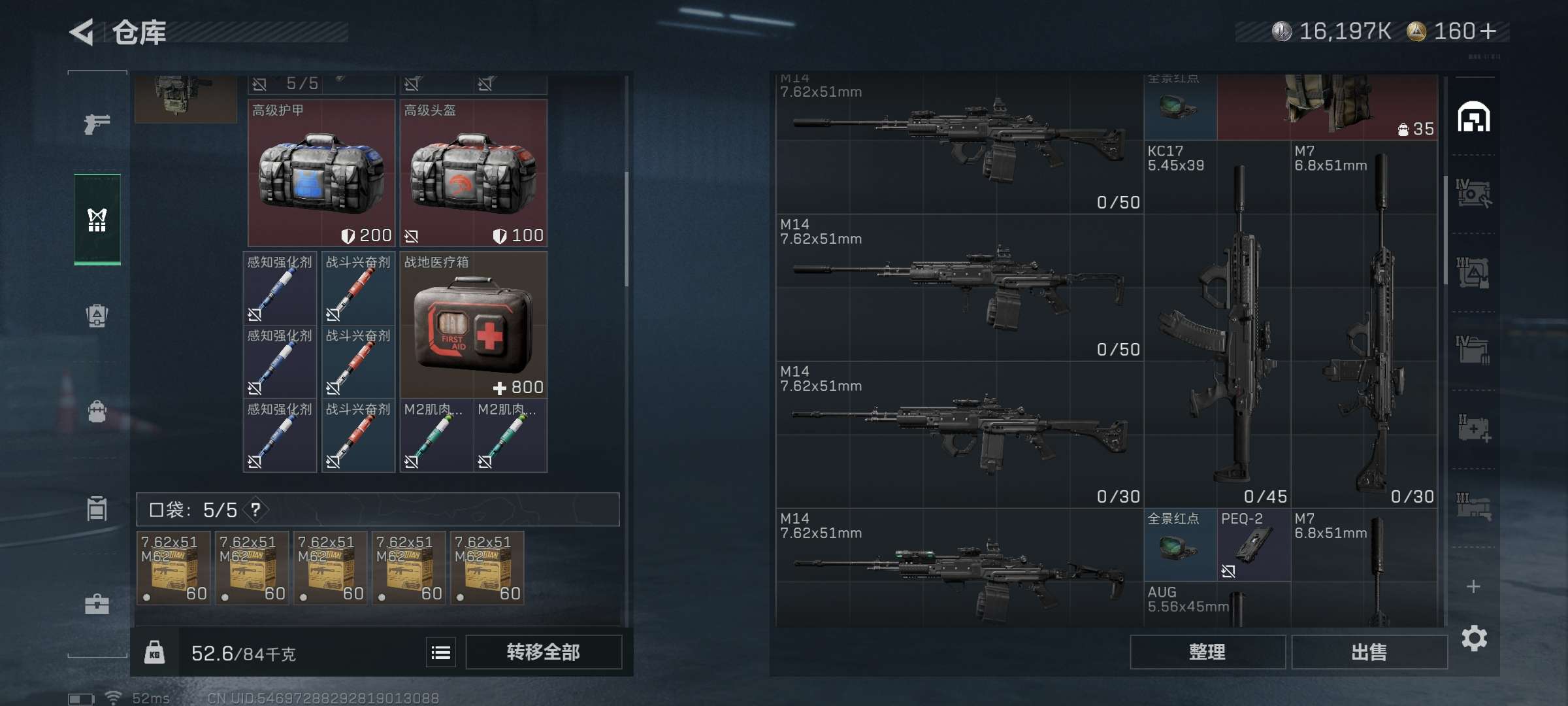Switch to the briefcase category tab
The image size is (1568, 706).
(97, 604)
